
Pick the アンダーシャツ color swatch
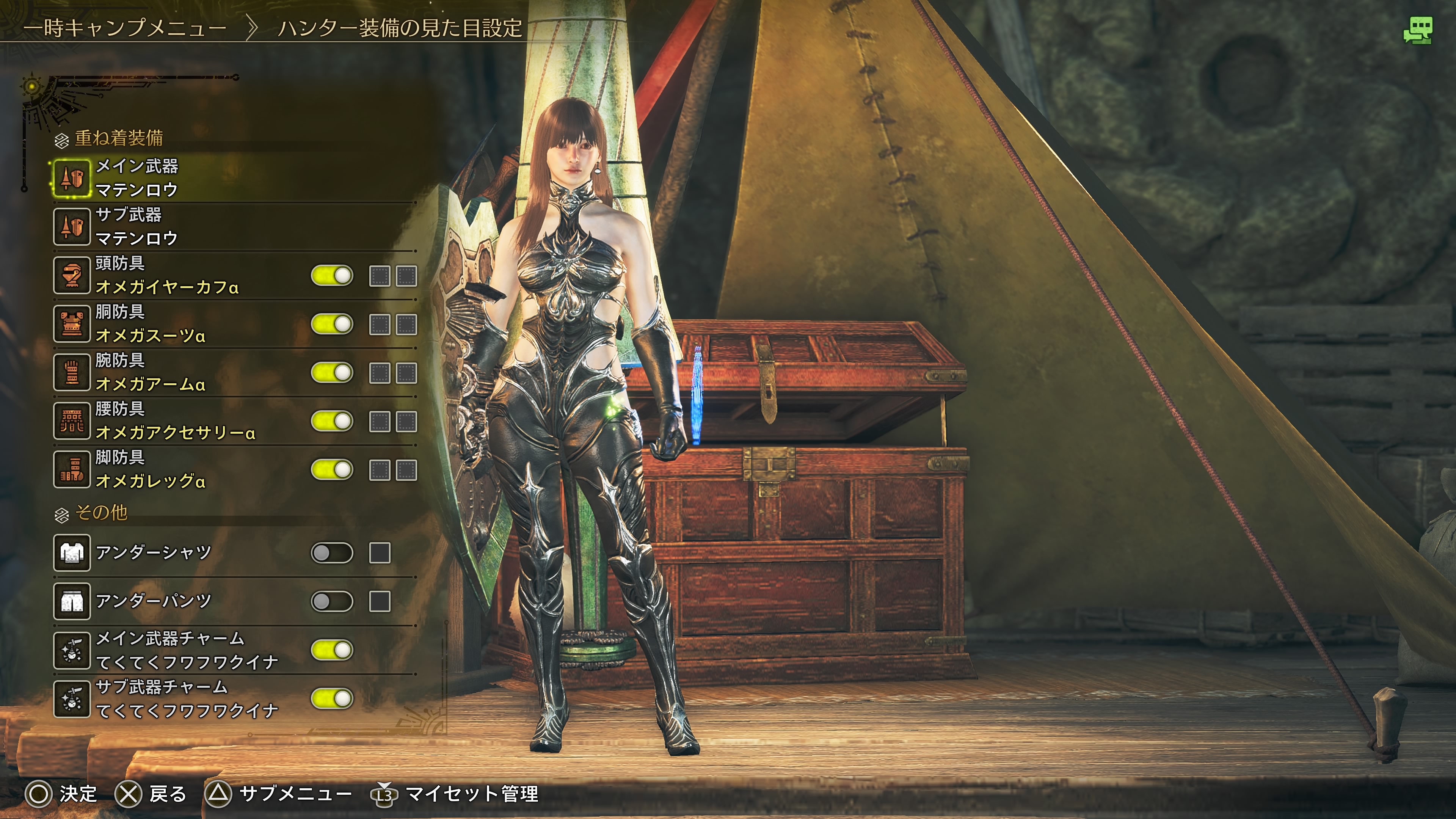pos(380,553)
